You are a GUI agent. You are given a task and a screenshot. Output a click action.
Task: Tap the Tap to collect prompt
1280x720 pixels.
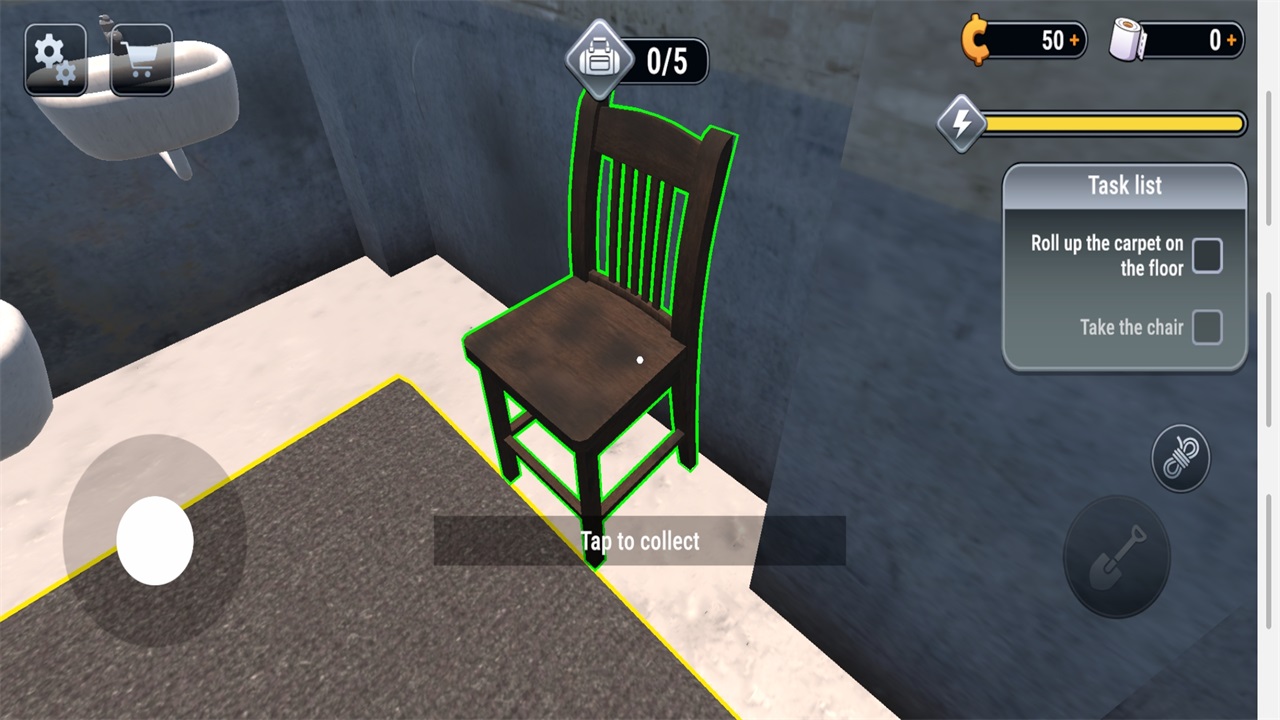(x=639, y=541)
